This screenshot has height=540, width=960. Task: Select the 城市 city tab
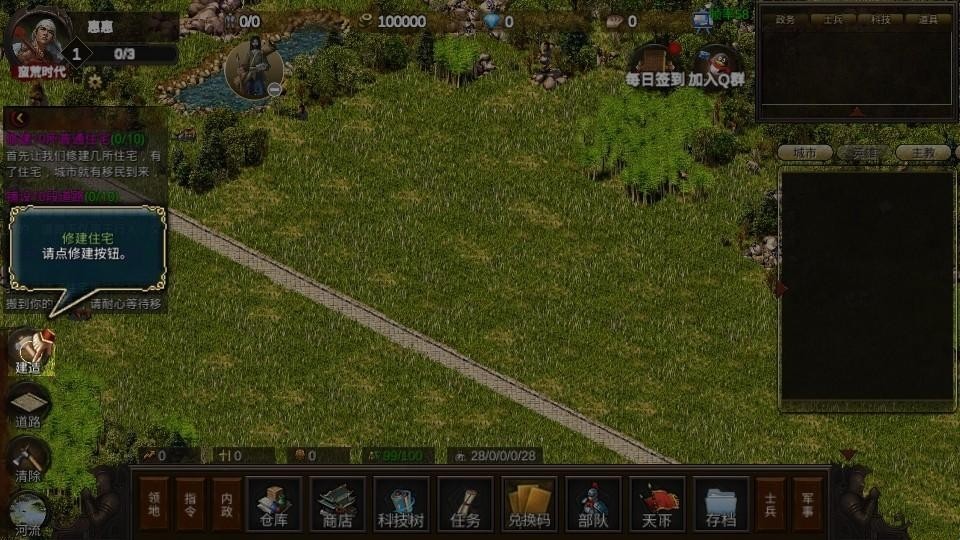click(x=805, y=153)
